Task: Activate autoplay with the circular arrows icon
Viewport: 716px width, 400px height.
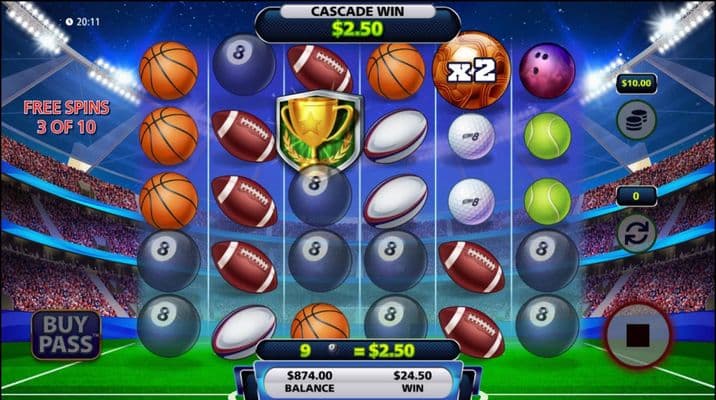Action: [633, 236]
